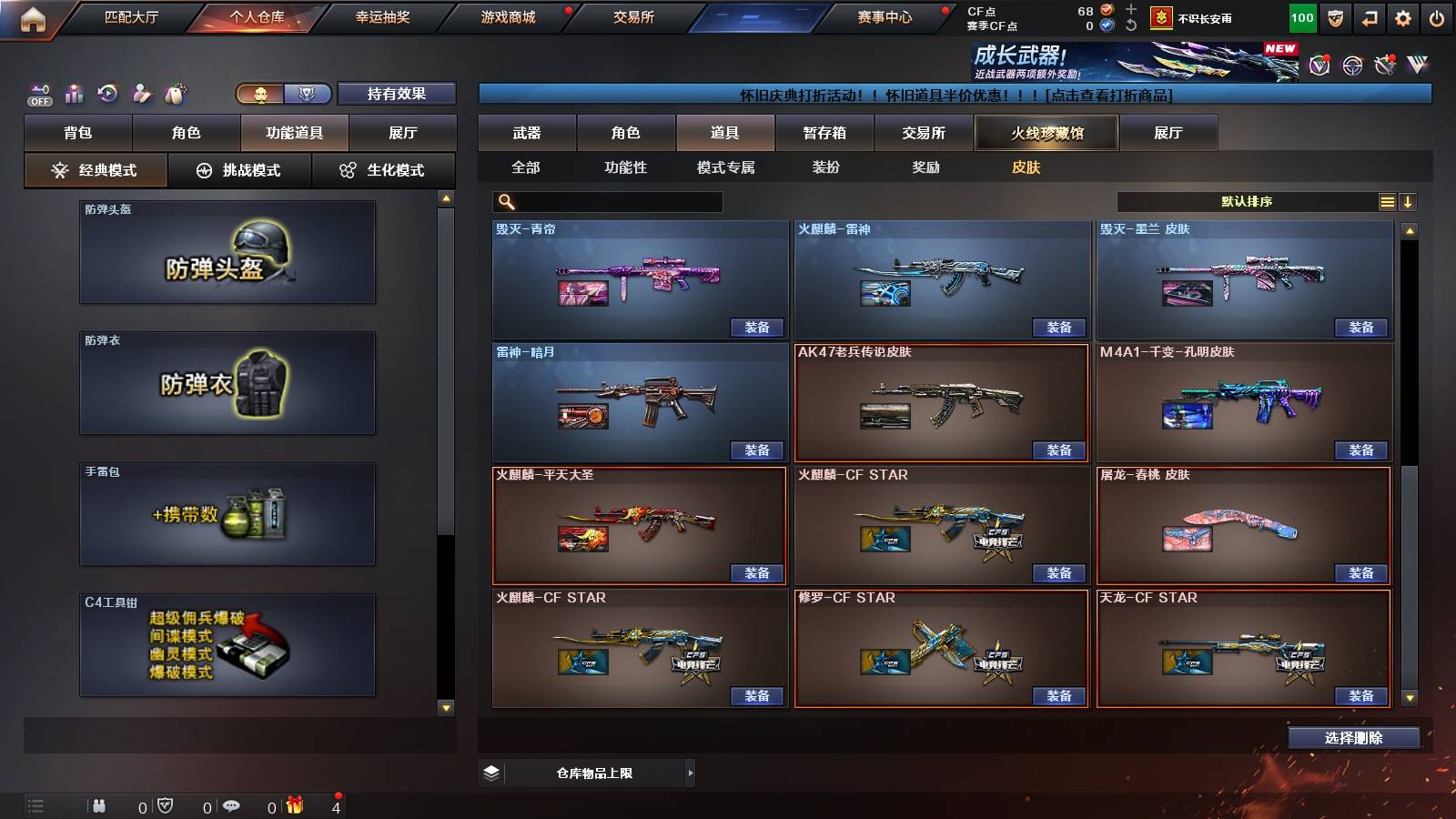Open the settings gear in the top-right corner
The height and width of the screenshot is (819, 1456).
click(1401, 17)
